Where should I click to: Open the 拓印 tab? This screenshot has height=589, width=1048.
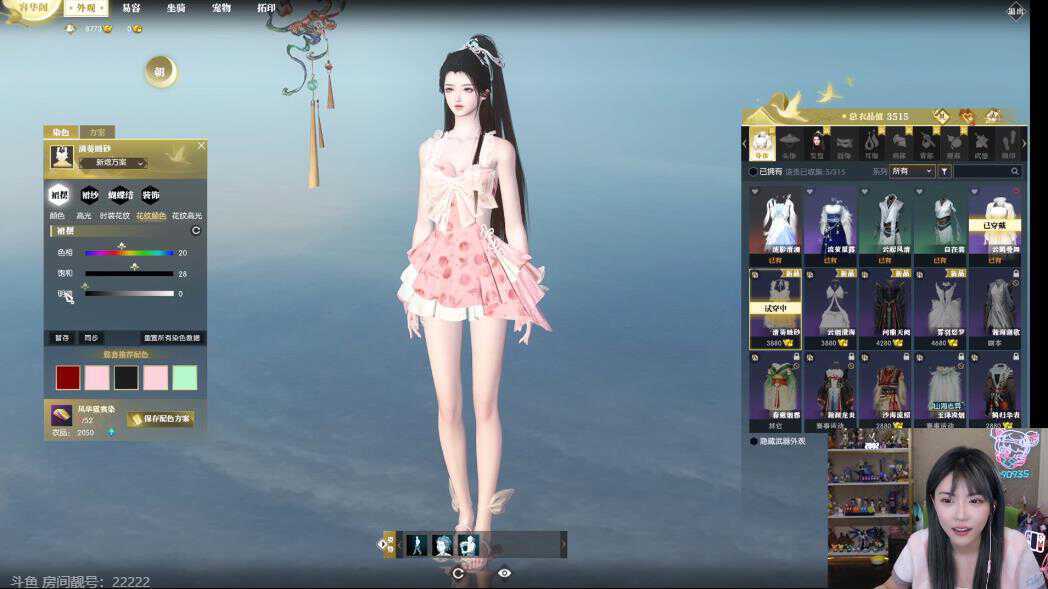point(266,8)
